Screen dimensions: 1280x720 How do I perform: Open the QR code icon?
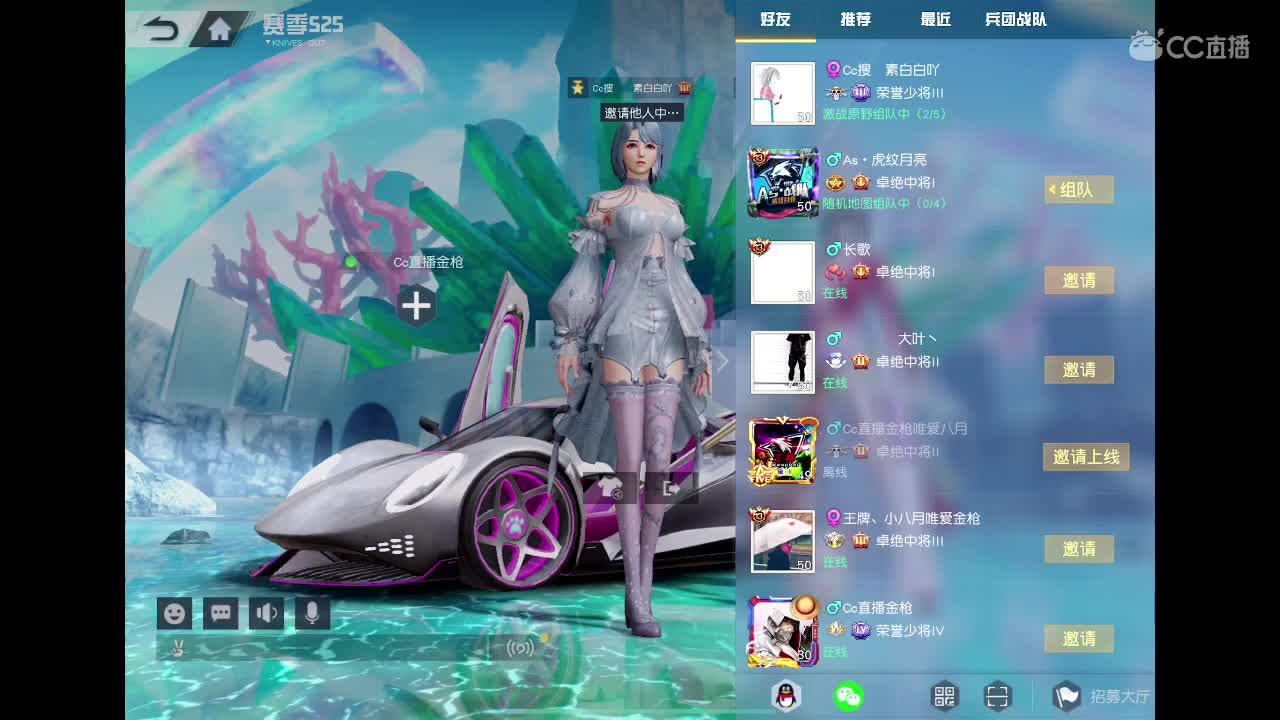point(943,695)
